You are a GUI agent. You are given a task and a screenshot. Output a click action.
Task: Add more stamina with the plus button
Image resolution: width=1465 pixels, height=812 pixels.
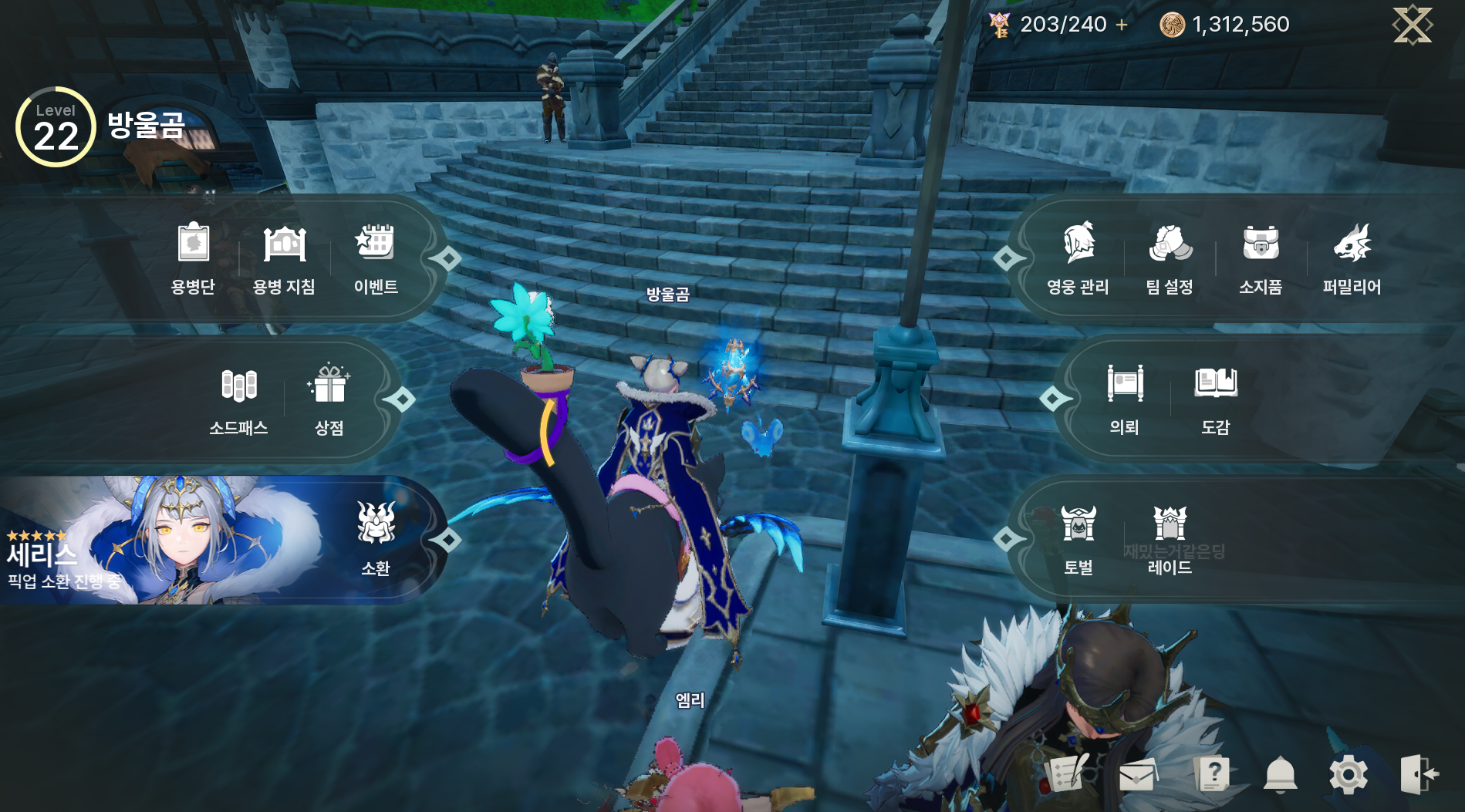click(1122, 25)
